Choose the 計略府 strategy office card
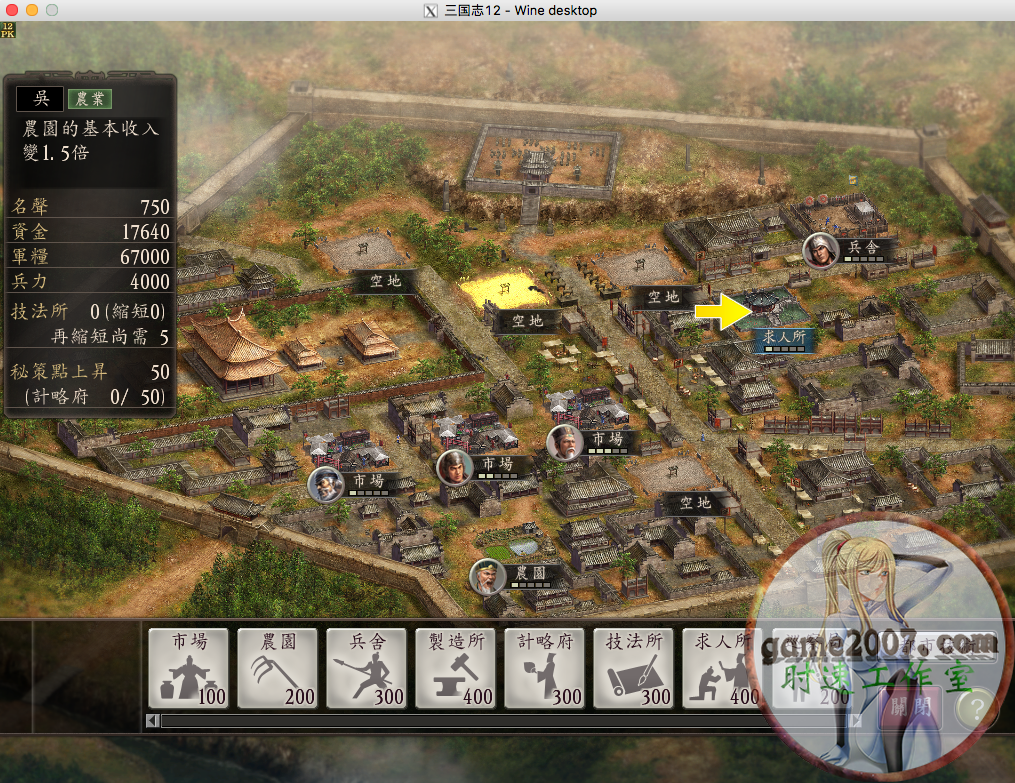 pyautogui.click(x=545, y=668)
